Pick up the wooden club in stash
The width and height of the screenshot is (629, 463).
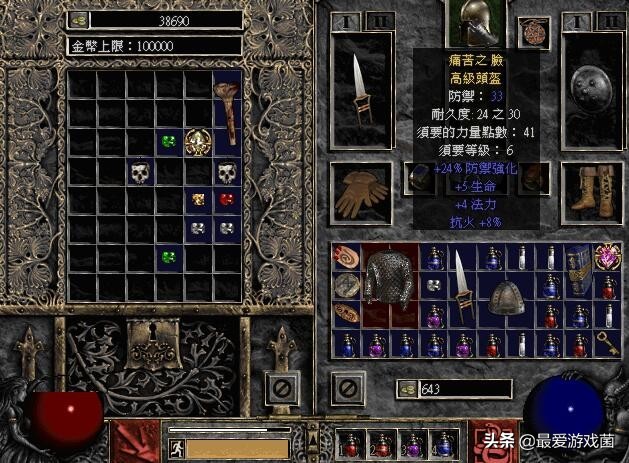(226, 112)
